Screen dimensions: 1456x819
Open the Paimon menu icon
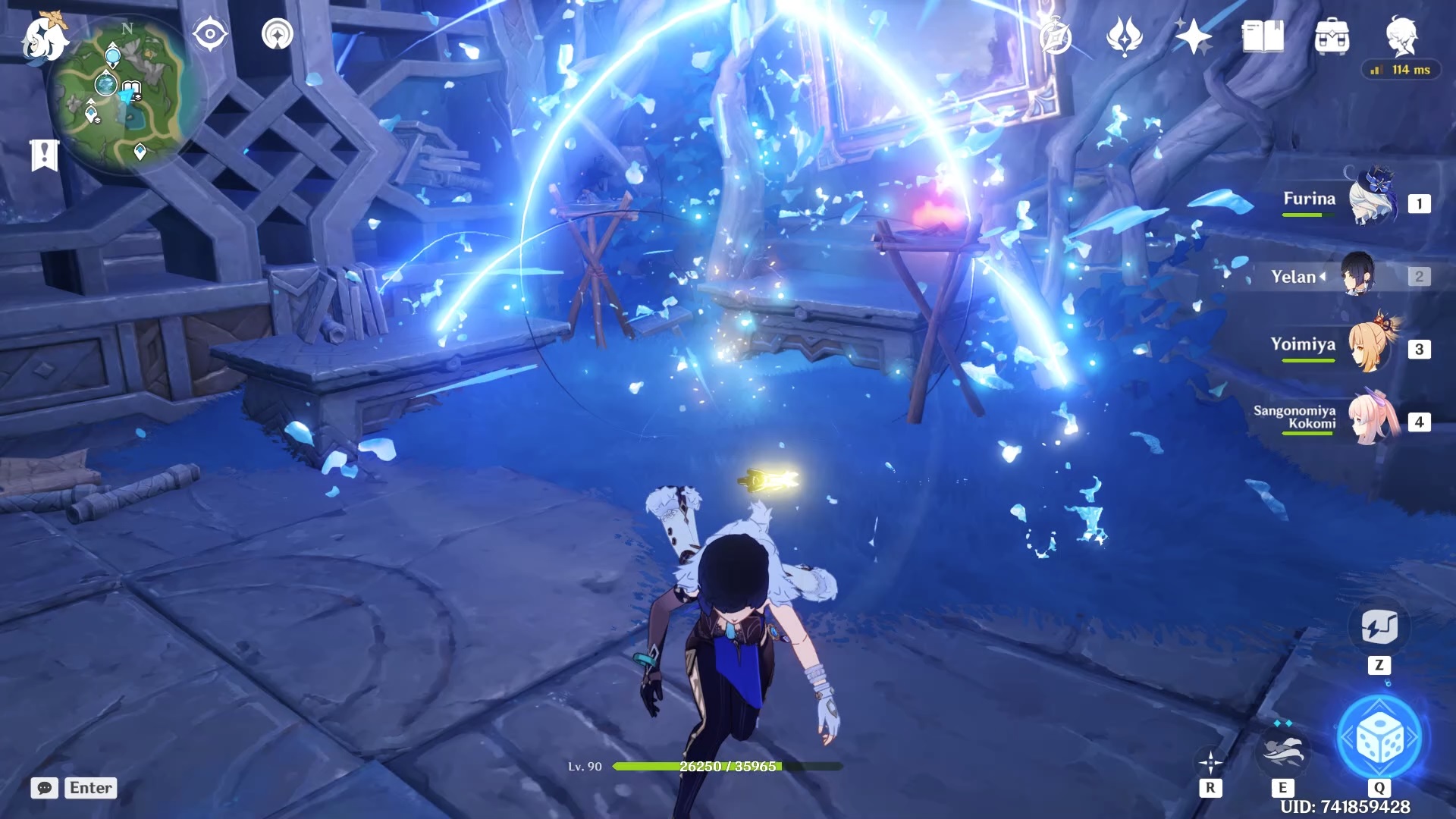[x=44, y=38]
